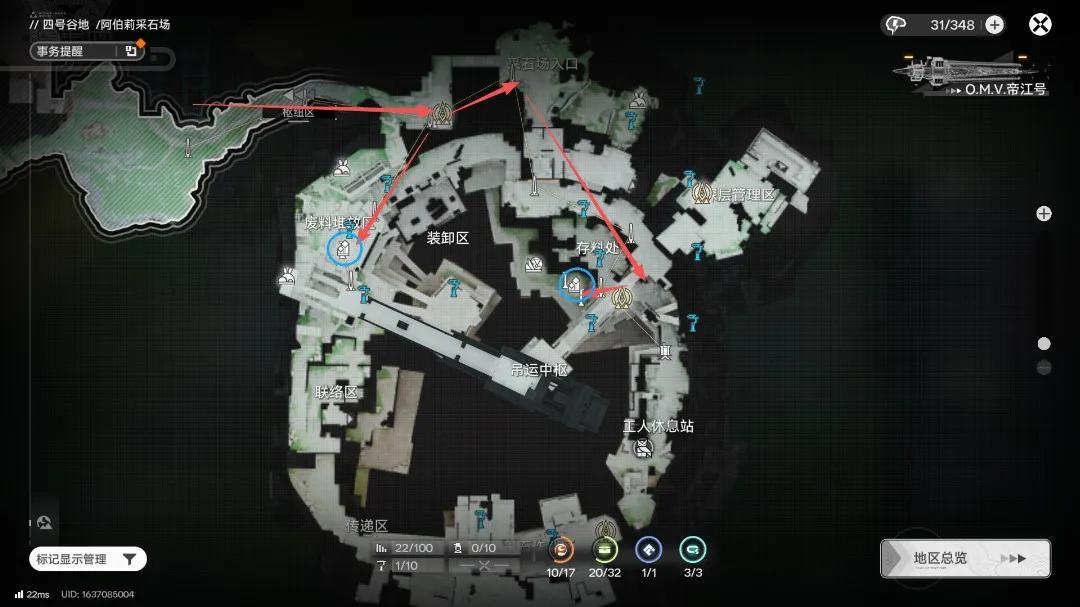Click the blue-circled marker at 废料堆放区
Screen dimensions: 1080x607
[344, 249]
